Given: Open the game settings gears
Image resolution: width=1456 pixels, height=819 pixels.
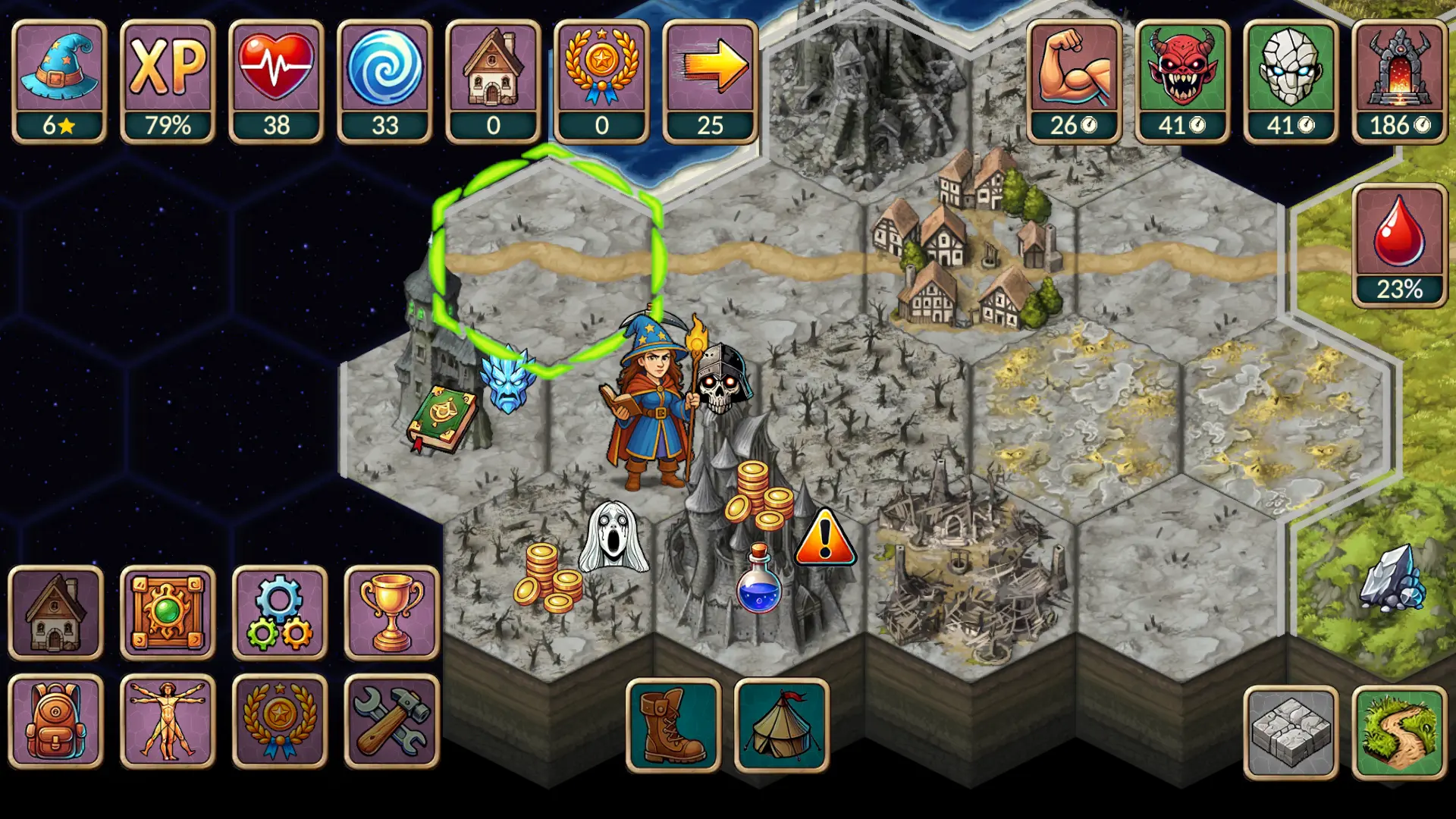Looking at the screenshot, I should 278,613.
